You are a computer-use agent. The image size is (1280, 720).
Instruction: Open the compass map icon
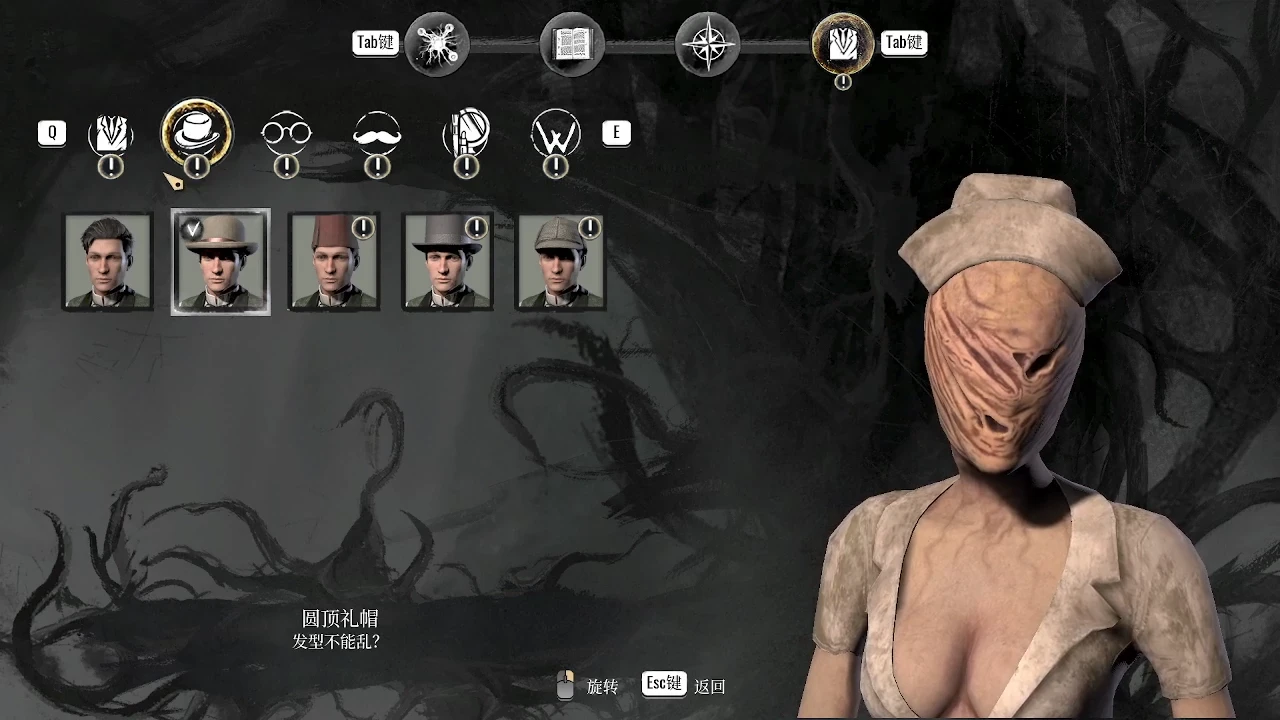[707, 43]
